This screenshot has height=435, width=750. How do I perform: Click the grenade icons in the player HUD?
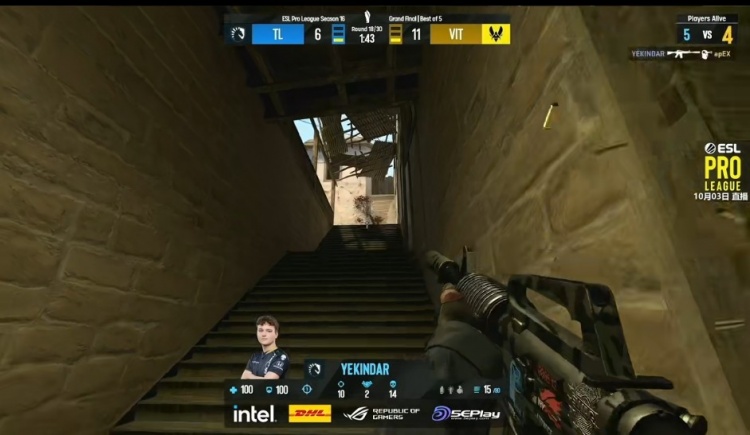click(x=453, y=389)
